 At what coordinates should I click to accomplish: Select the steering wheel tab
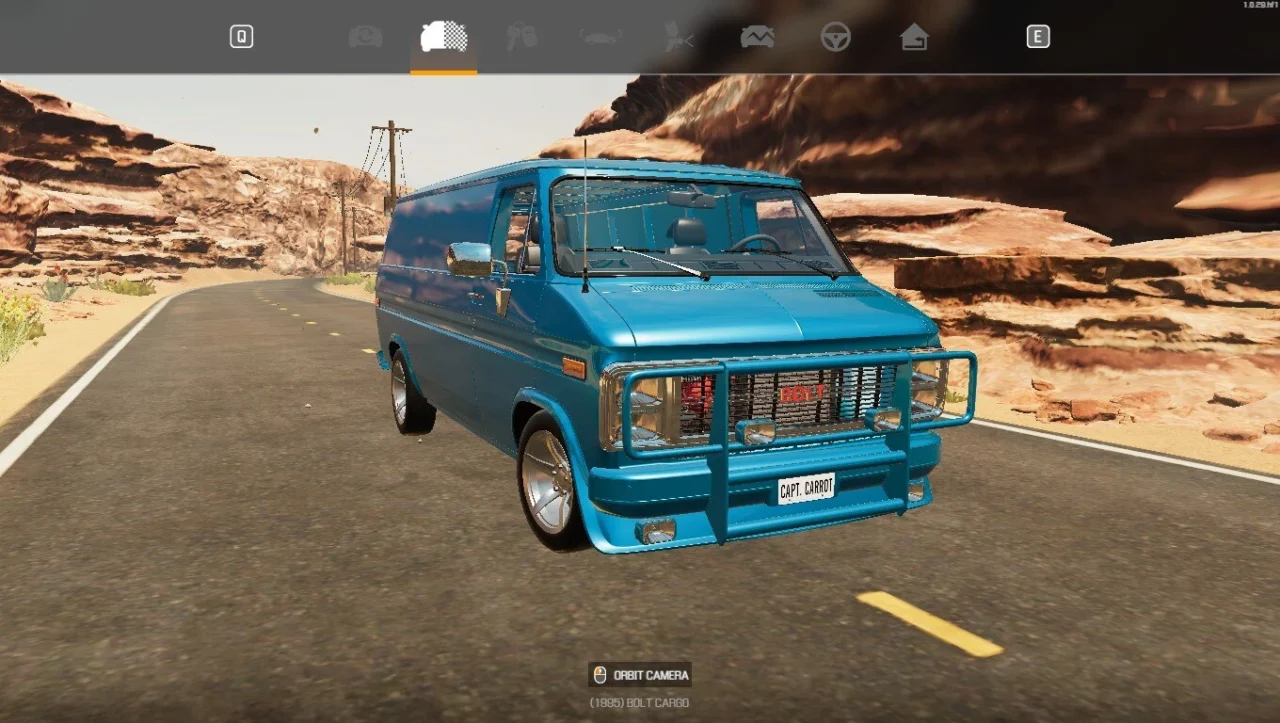[836, 37]
